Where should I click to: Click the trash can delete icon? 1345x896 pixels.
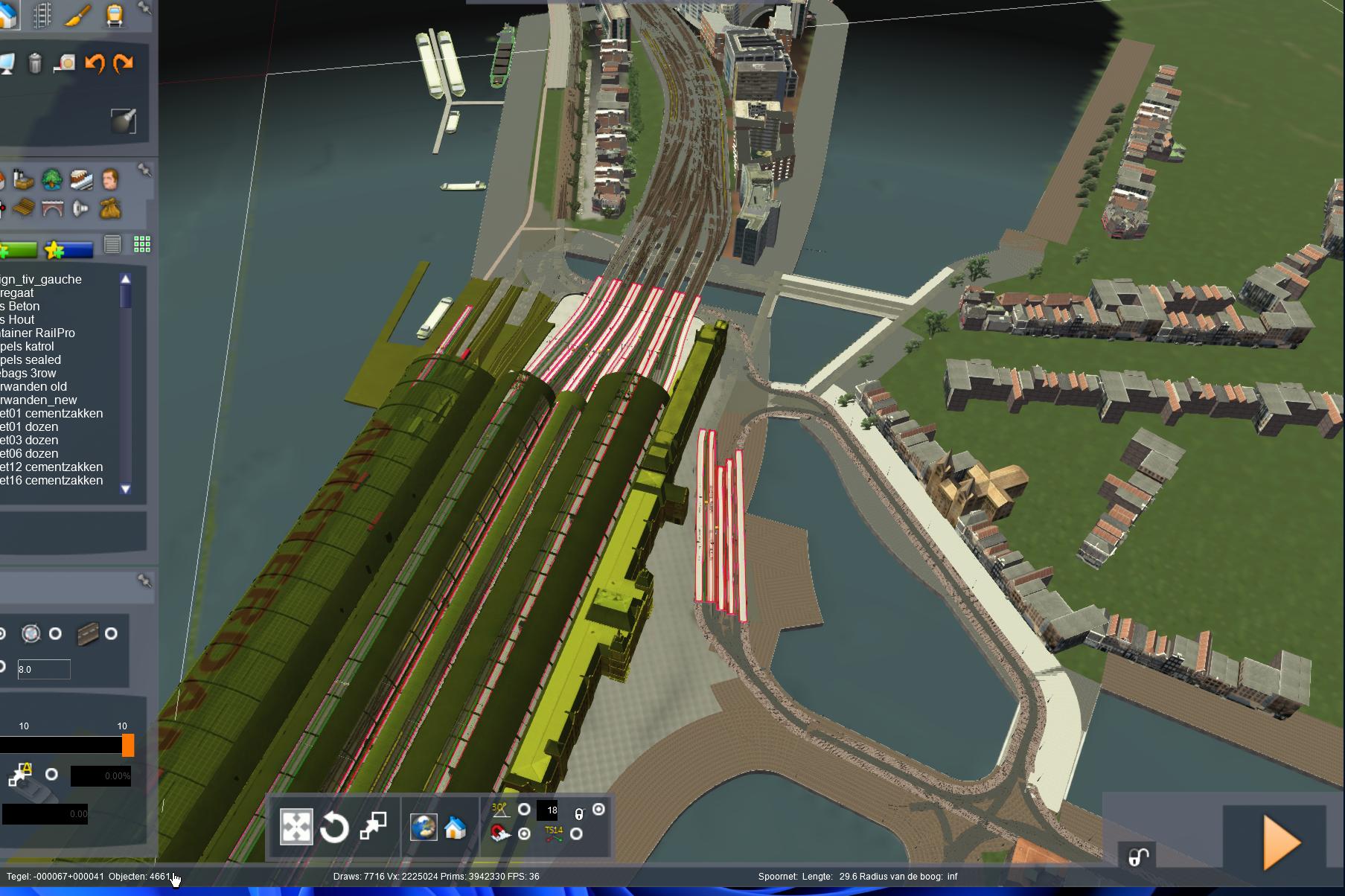click(x=35, y=63)
